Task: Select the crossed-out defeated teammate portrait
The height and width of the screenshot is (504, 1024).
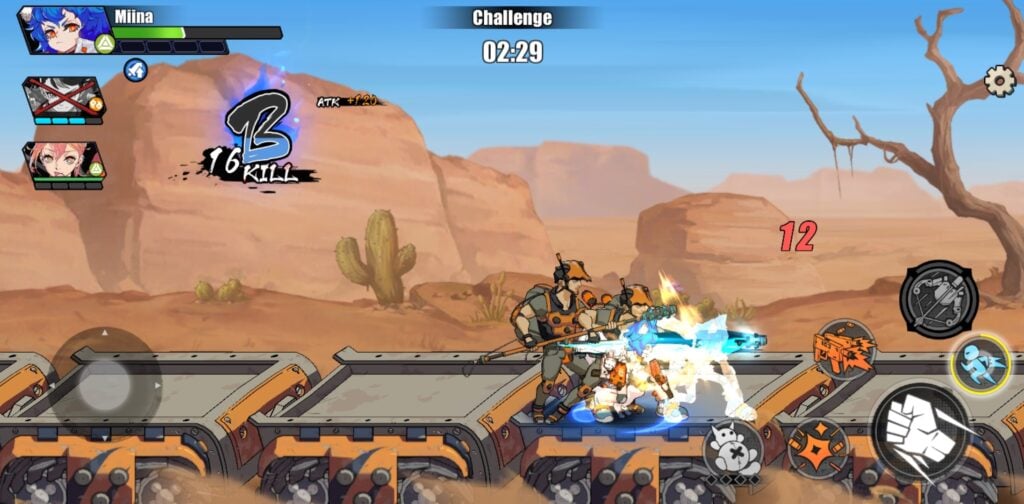Action: tap(62, 97)
